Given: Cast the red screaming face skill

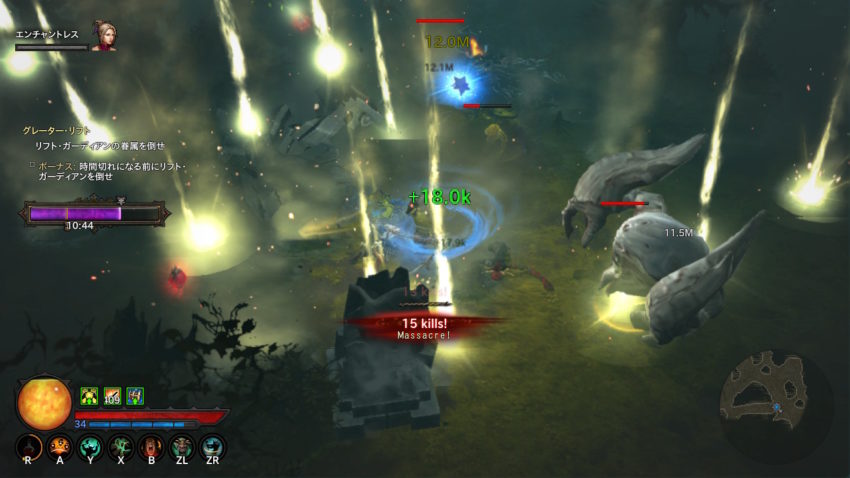Looking at the screenshot, I should tap(151, 447).
